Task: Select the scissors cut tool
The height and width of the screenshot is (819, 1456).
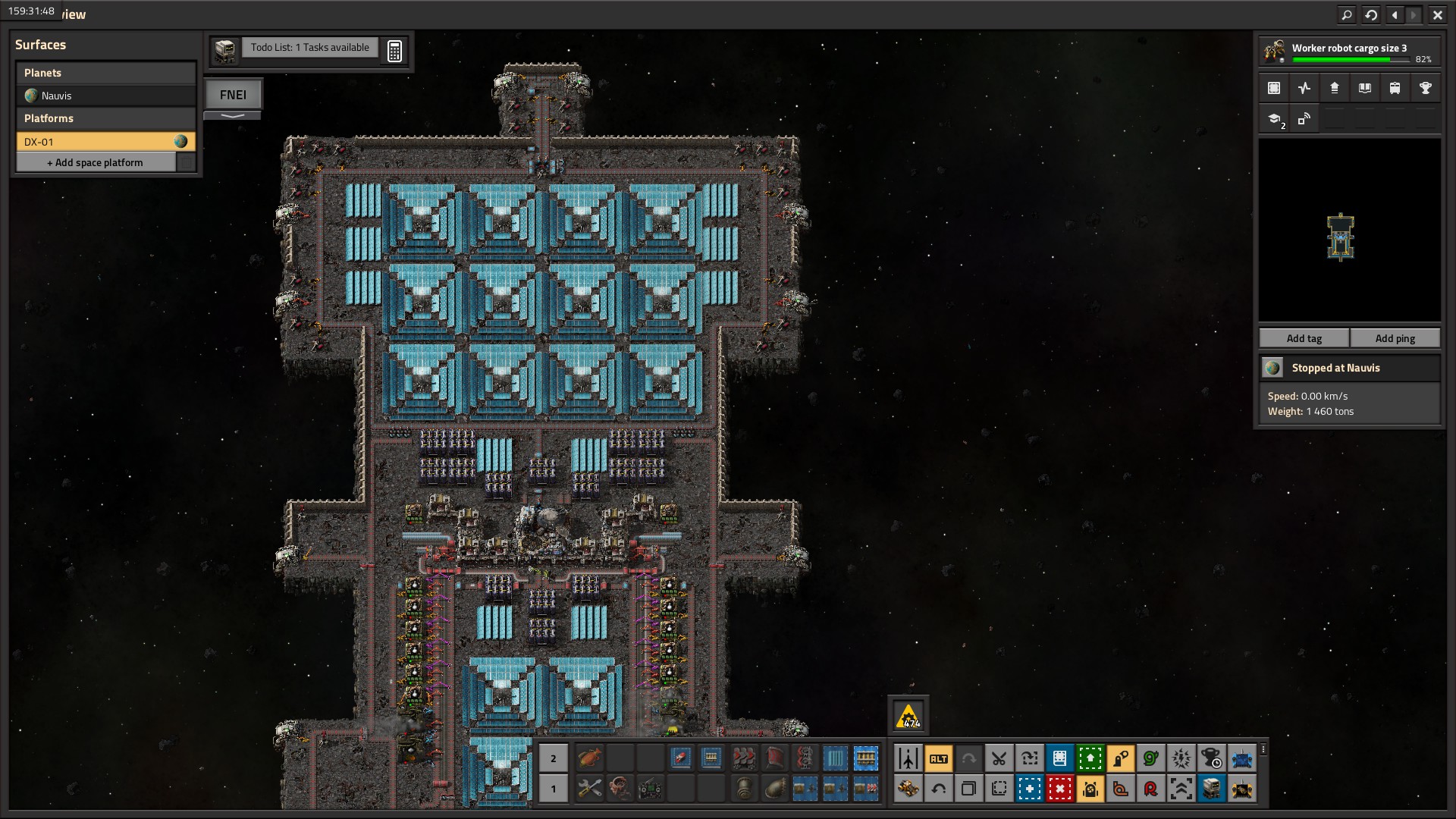Action: 999,758
